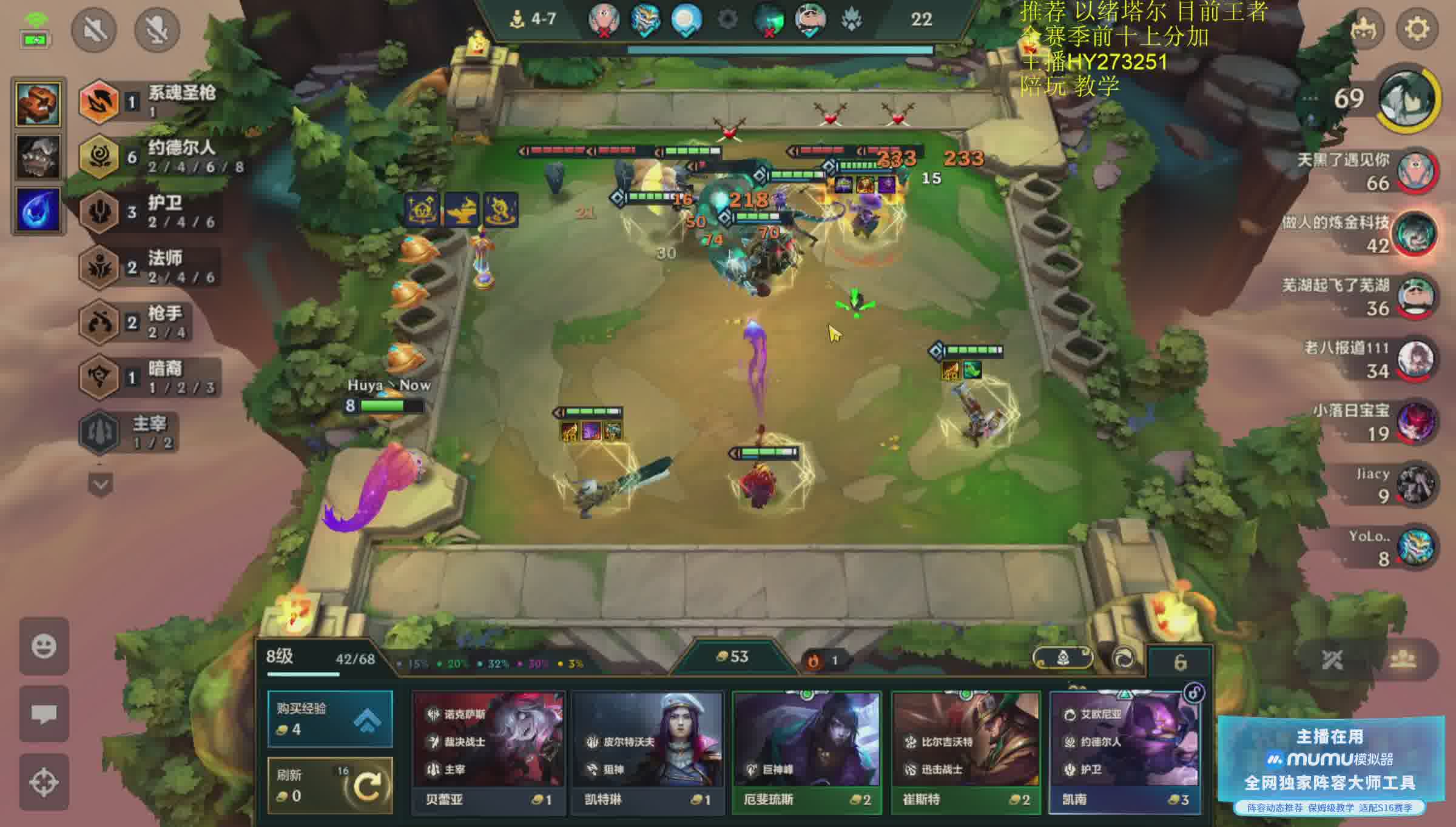Purchase the 凯南 champion card
The height and width of the screenshot is (827, 1456).
[1125, 751]
